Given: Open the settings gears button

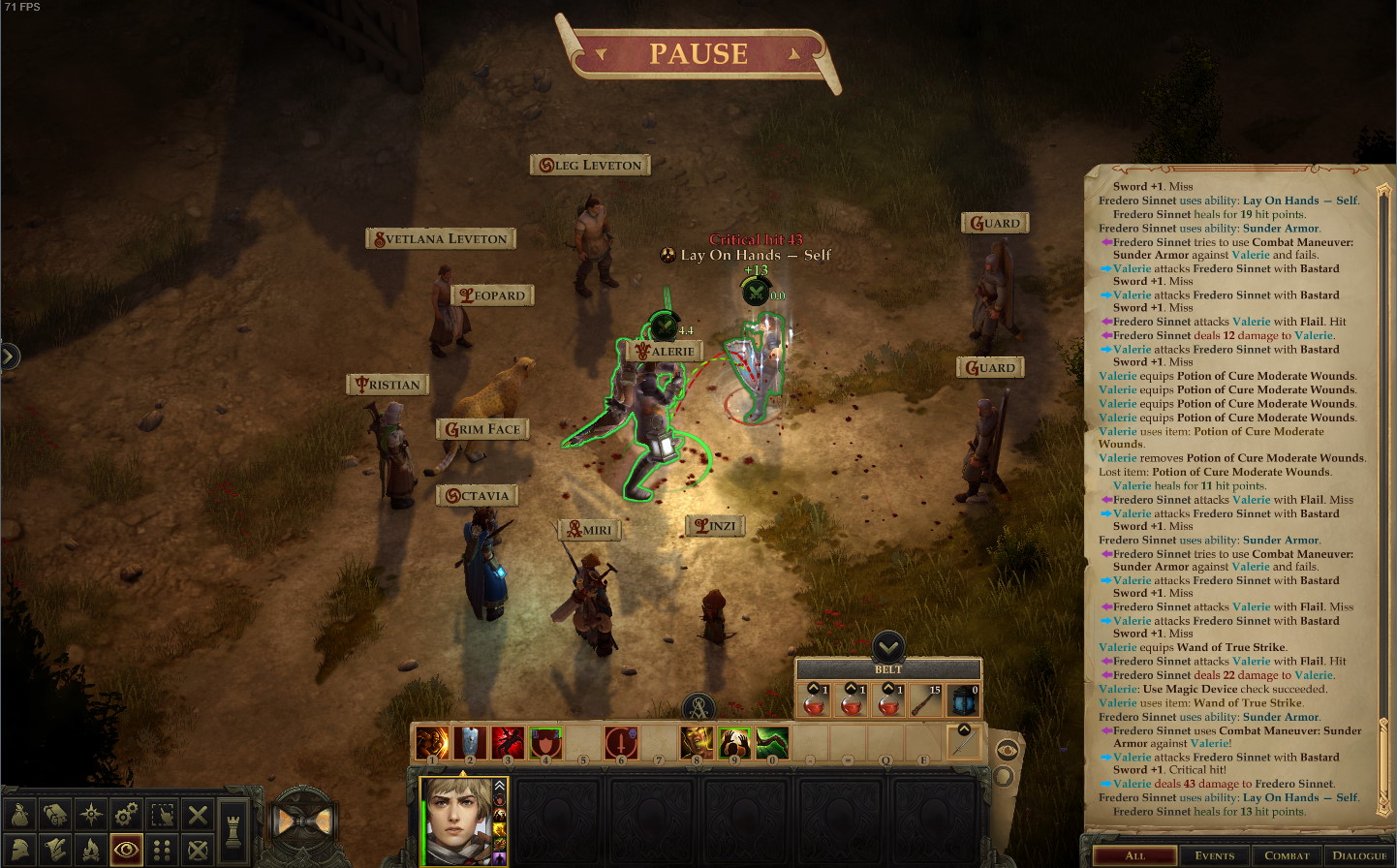Looking at the screenshot, I should pyautogui.click(x=126, y=815).
